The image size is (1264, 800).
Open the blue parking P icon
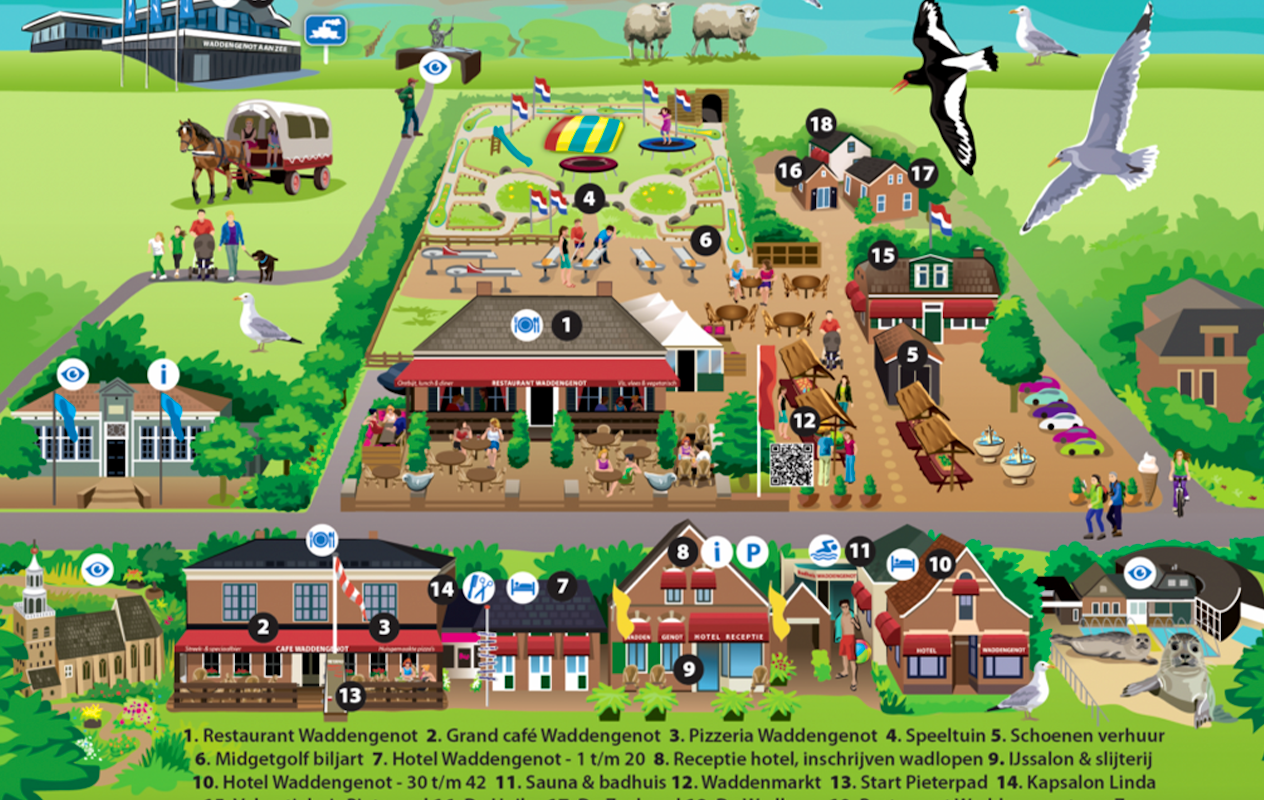pyautogui.click(x=752, y=551)
